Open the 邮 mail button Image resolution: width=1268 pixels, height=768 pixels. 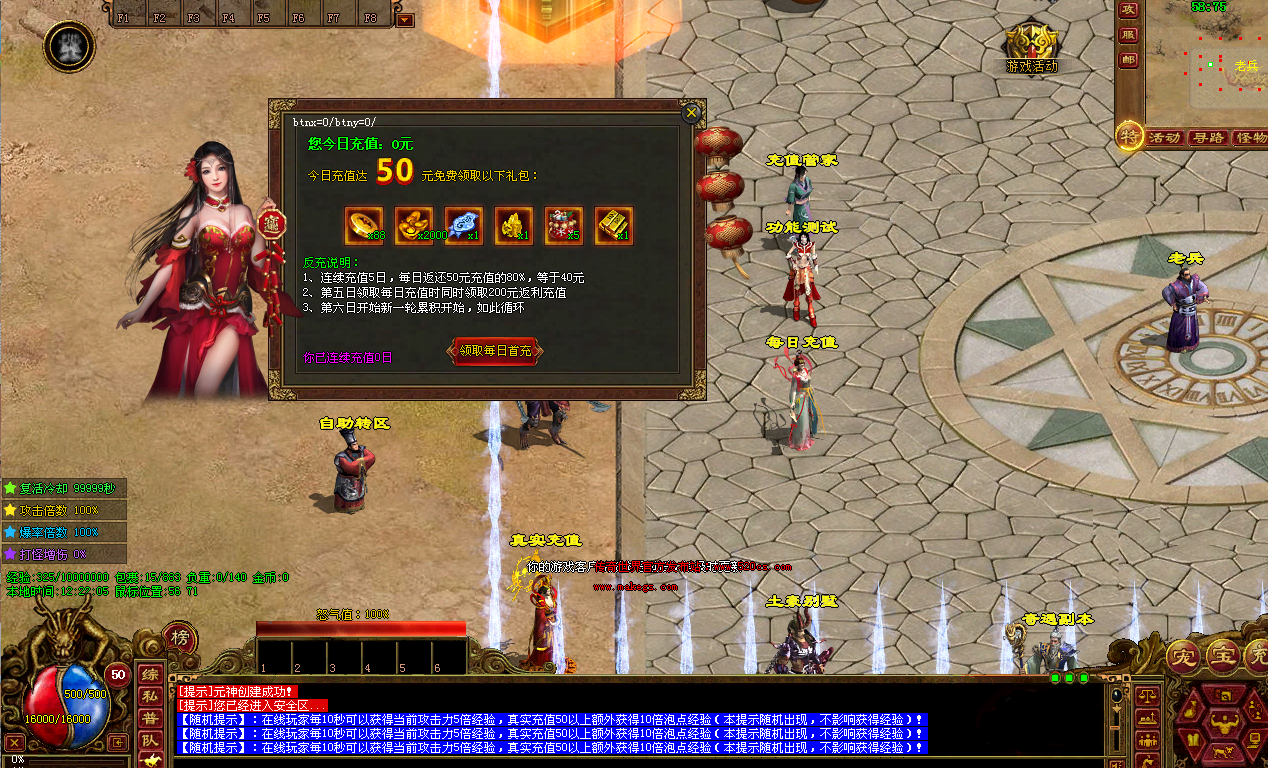coord(1129,60)
